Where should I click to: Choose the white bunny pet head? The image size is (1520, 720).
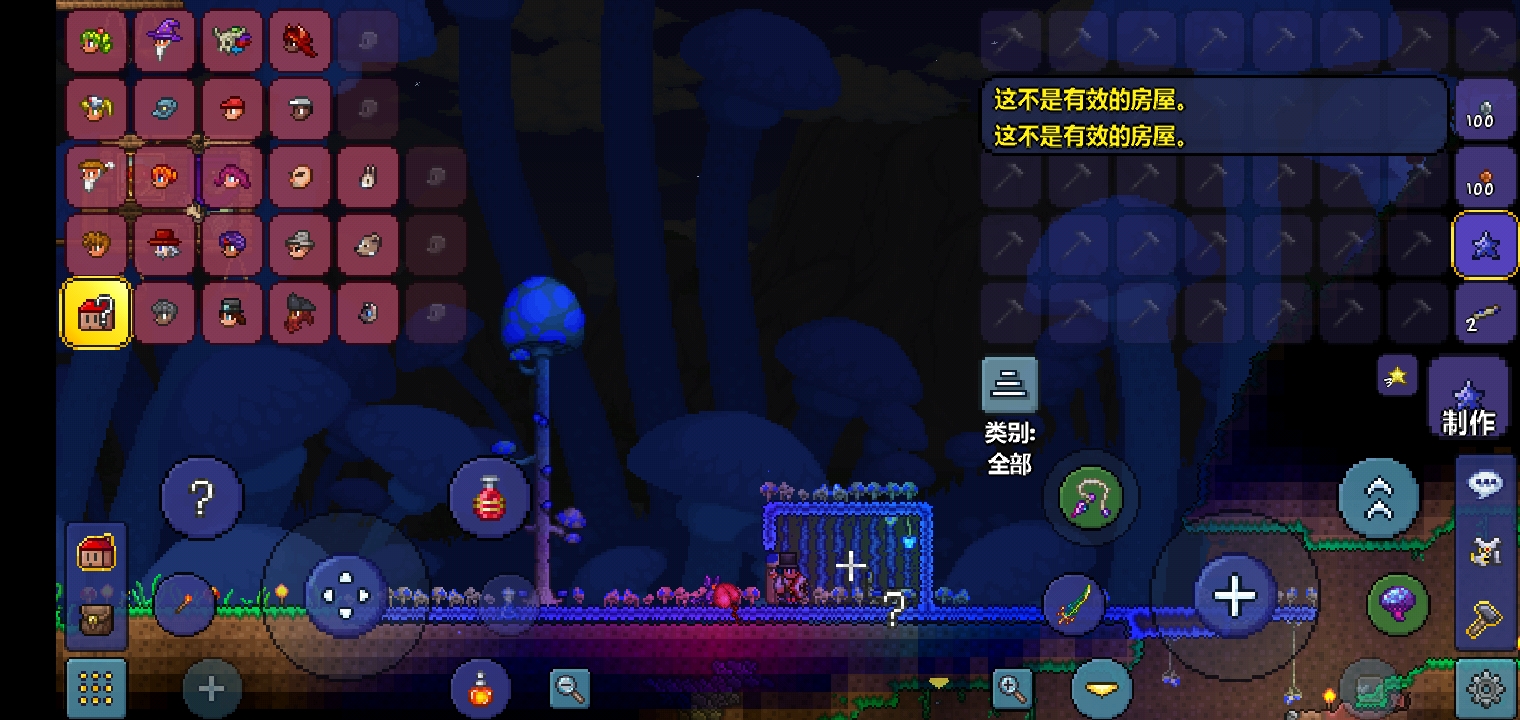[x=368, y=177]
